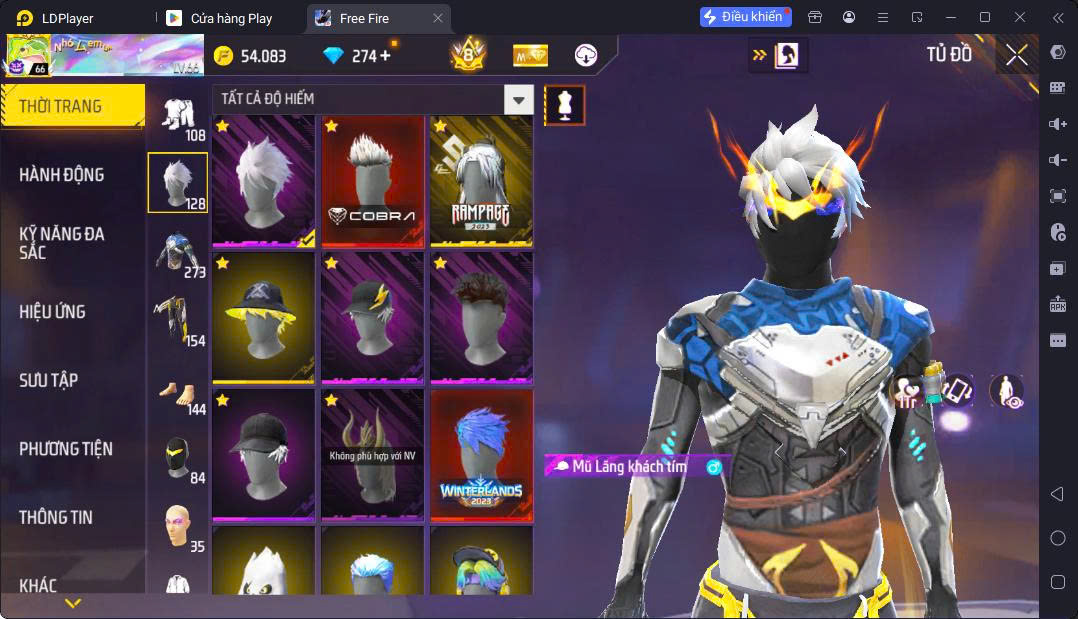Viewport: 1078px width, 619px height.
Task: Open the TẤT CẢ ĐỘ HIẾM rarity dropdown
Action: (x=518, y=99)
